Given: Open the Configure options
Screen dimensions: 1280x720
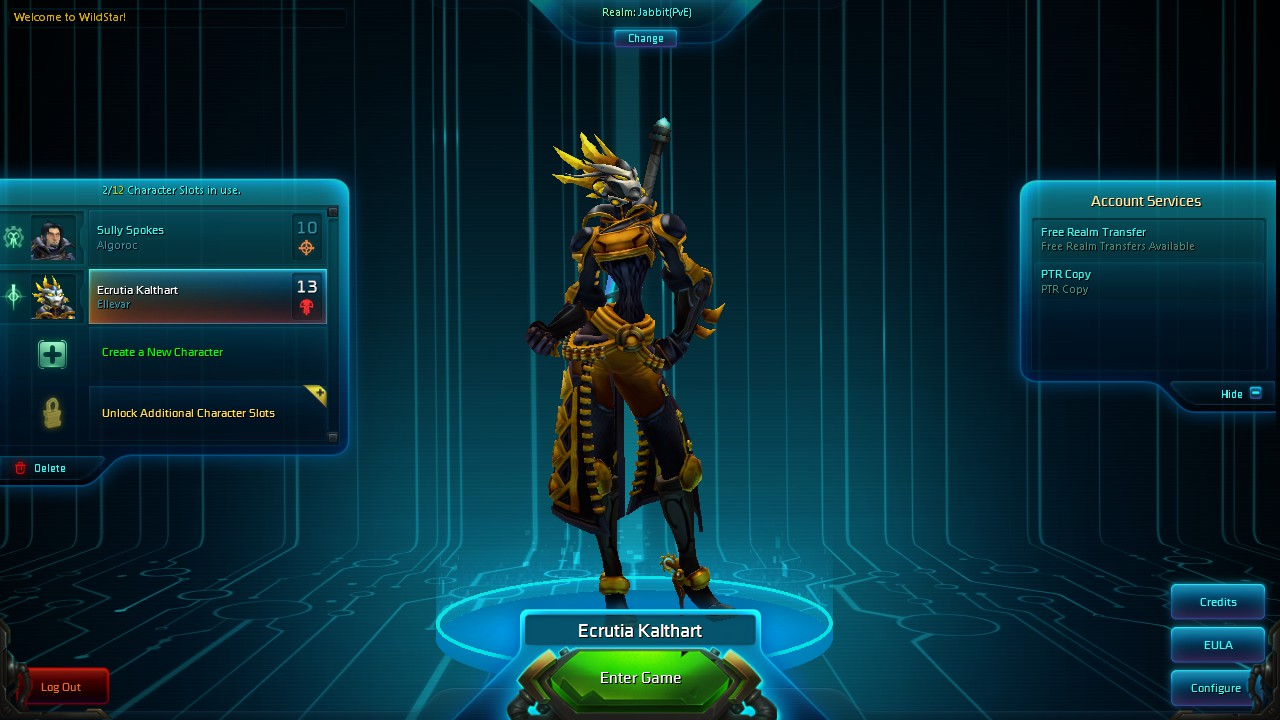Looking at the screenshot, I should 1215,688.
